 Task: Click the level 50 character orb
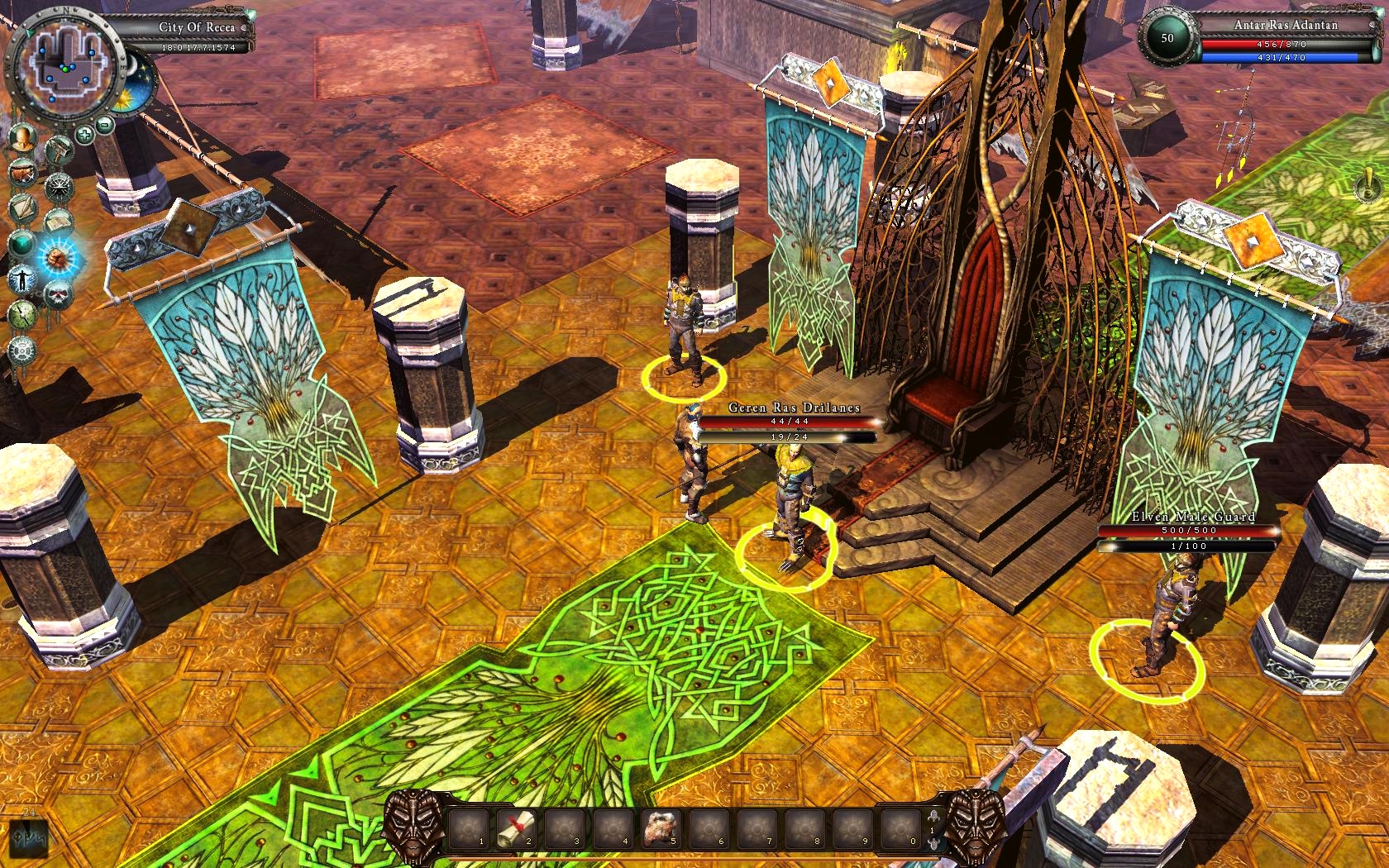coord(1167,38)
